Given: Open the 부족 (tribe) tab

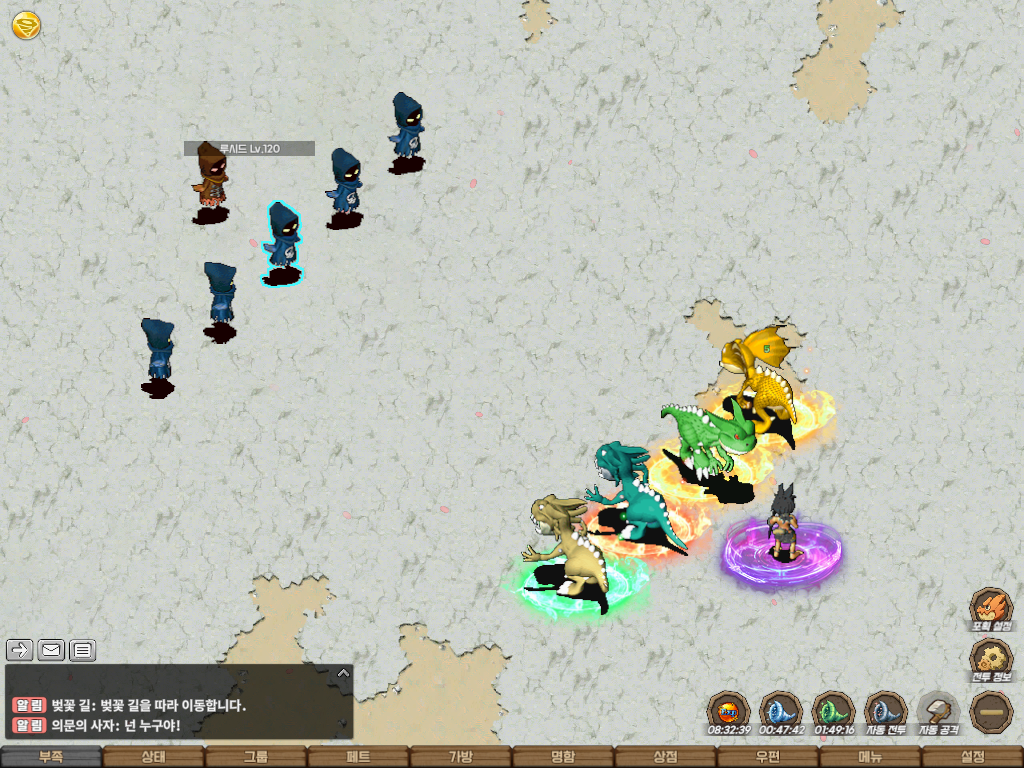Looking at the screenshot, I should click(51, 757).
